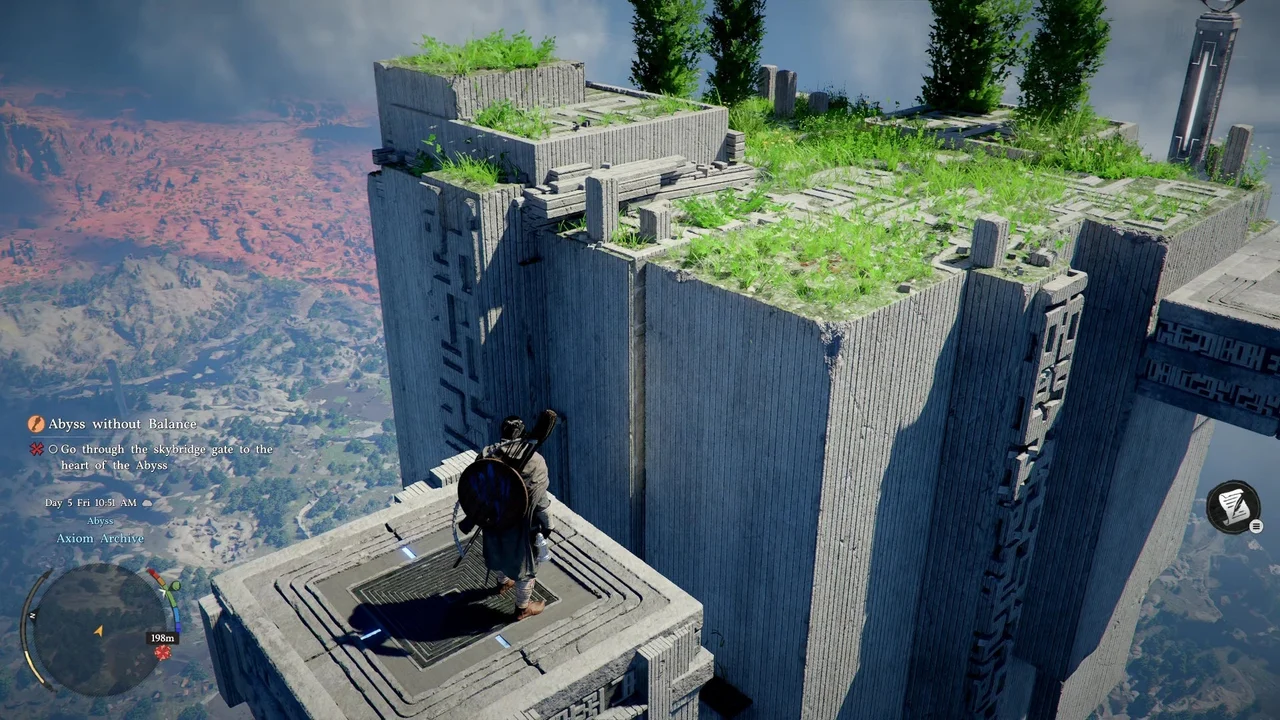Open the circular minimap

99,626
